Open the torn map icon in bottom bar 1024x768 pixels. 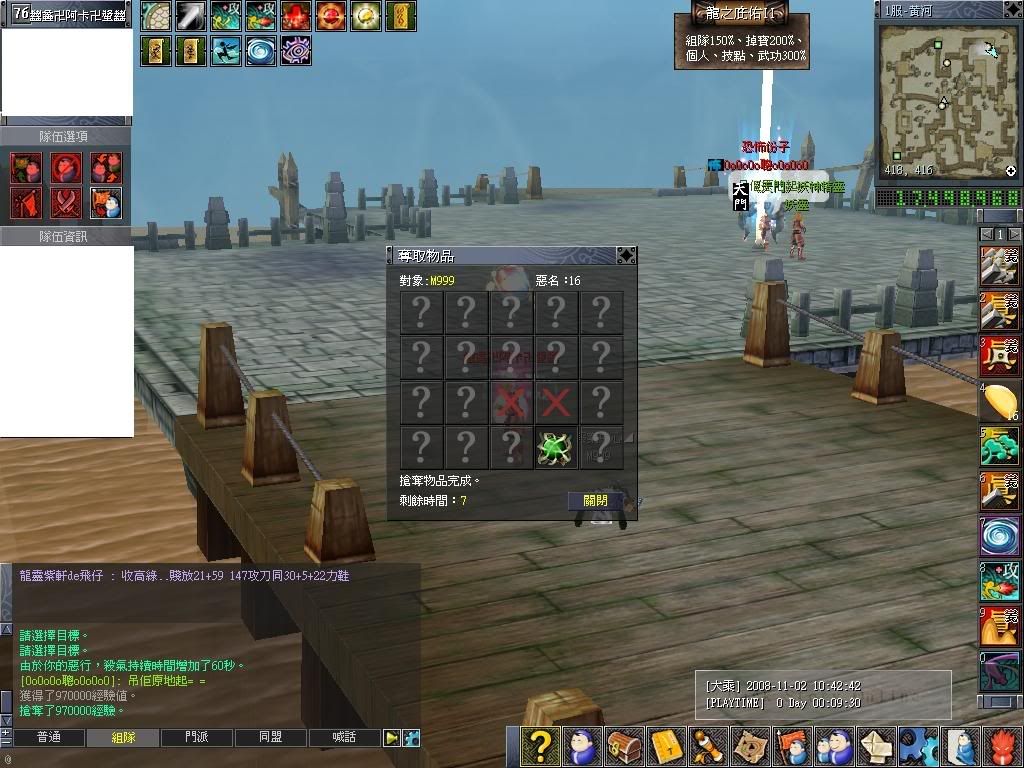point(749,746)
